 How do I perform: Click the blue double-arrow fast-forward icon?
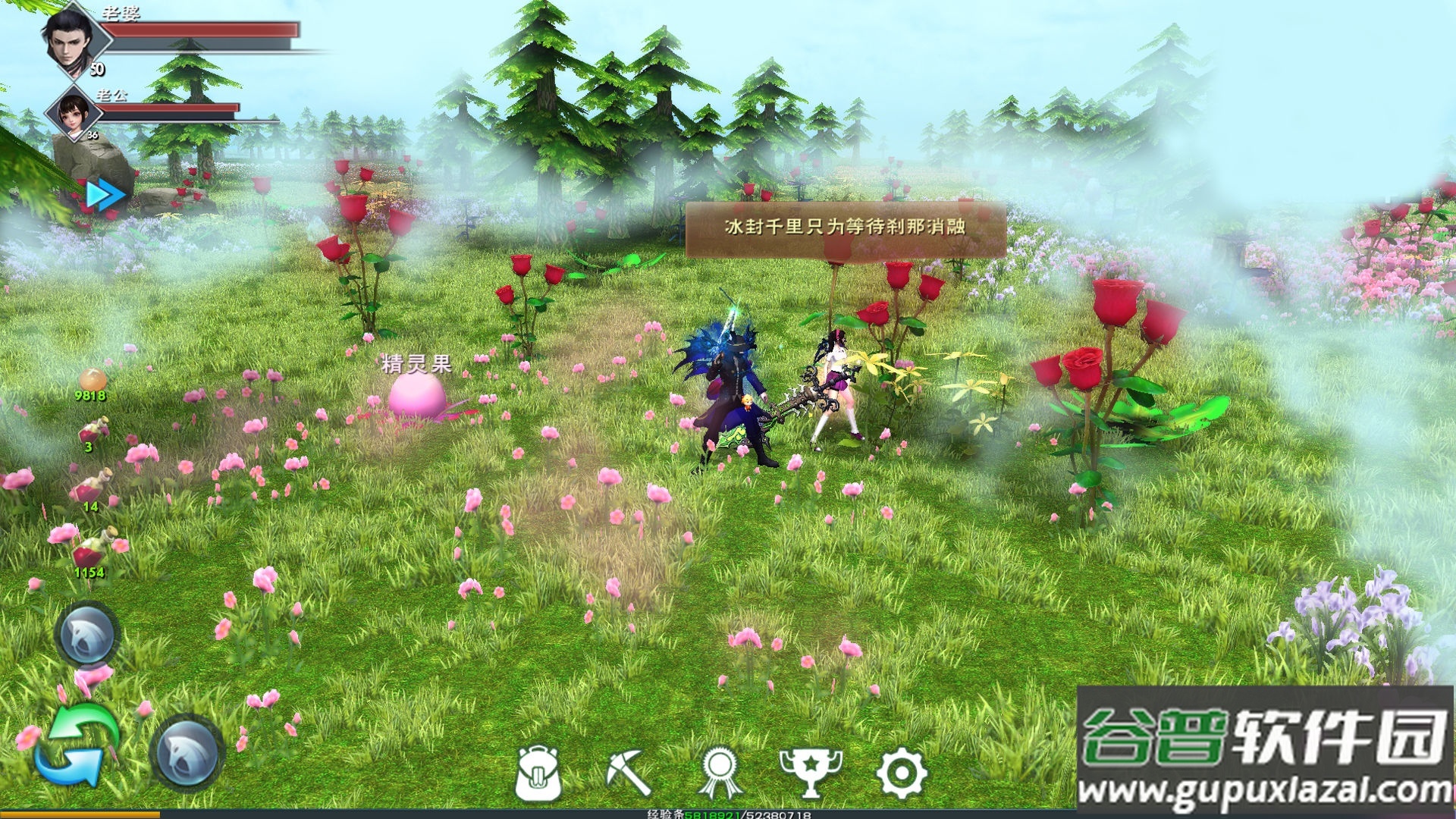pyautogui.click(x=105, y=195)
